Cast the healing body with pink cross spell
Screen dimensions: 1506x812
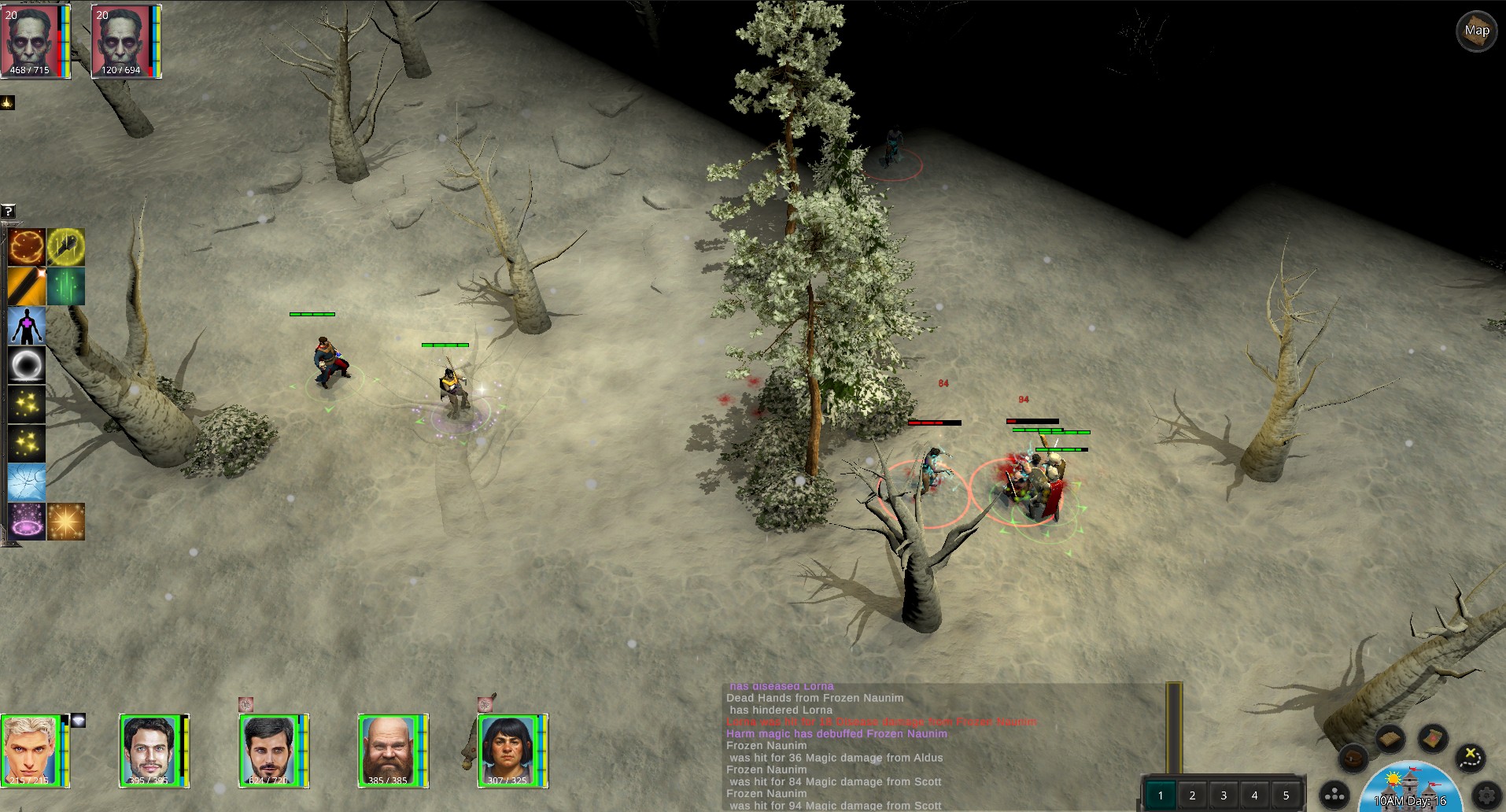coord(27,326)
